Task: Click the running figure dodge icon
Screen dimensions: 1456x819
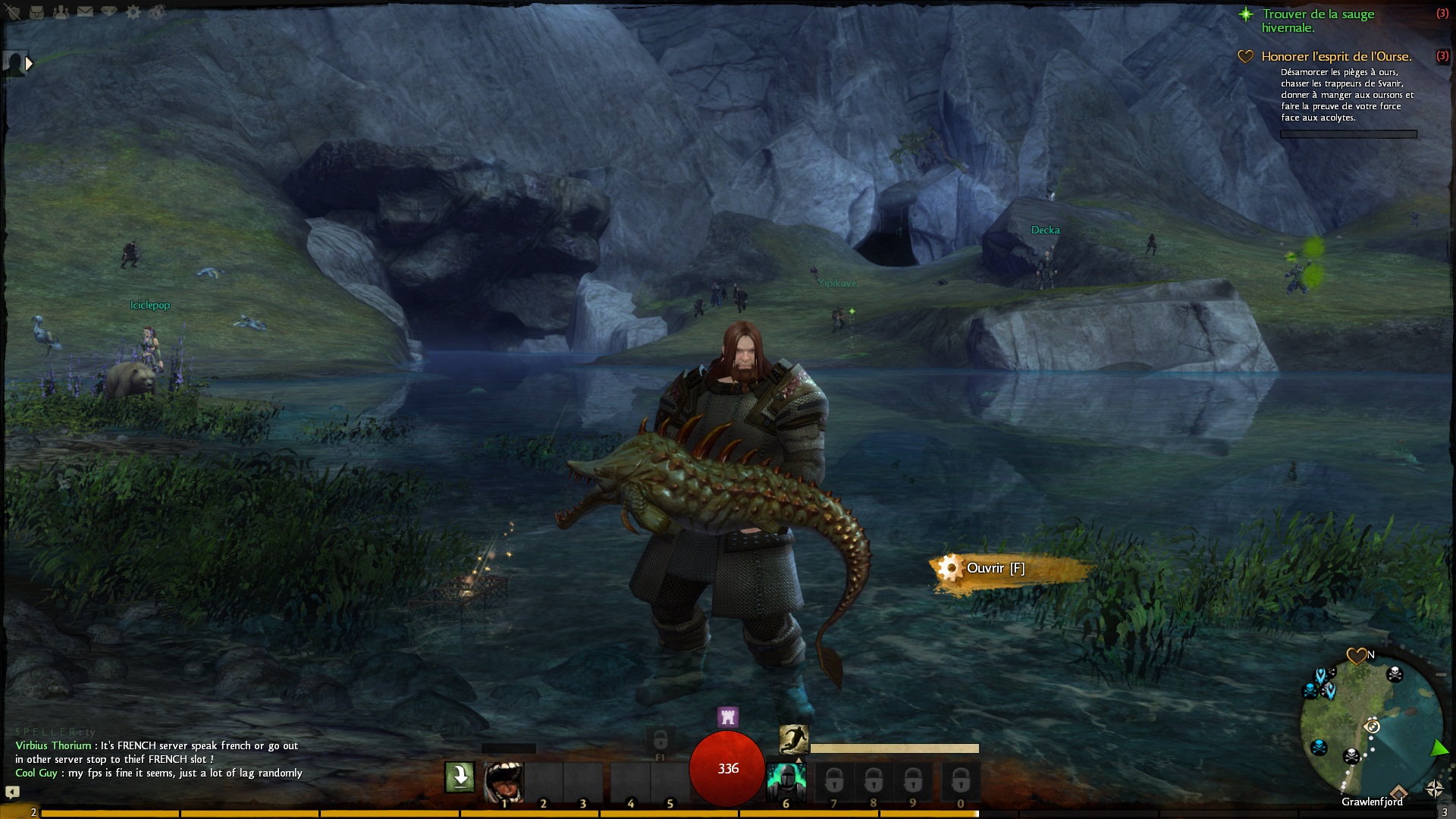Action: (793, 739)
